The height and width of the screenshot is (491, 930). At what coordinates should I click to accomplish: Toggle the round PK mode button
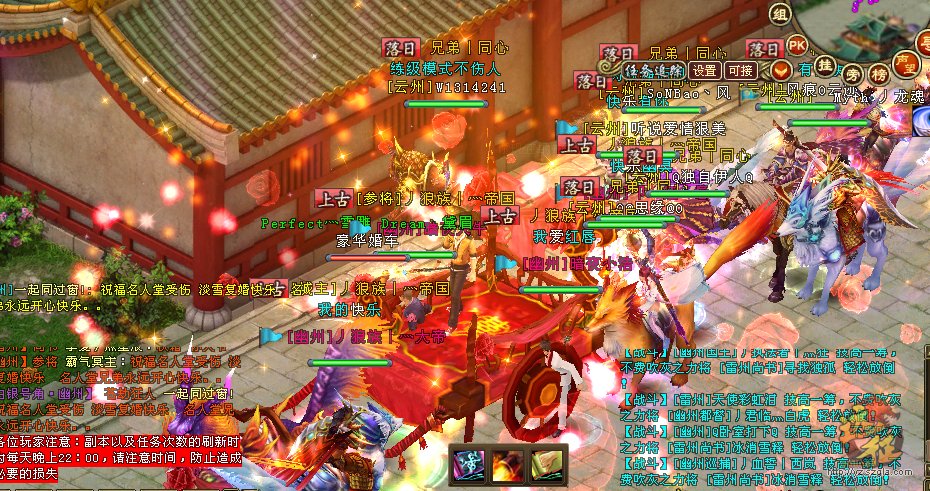pos(797,45)
